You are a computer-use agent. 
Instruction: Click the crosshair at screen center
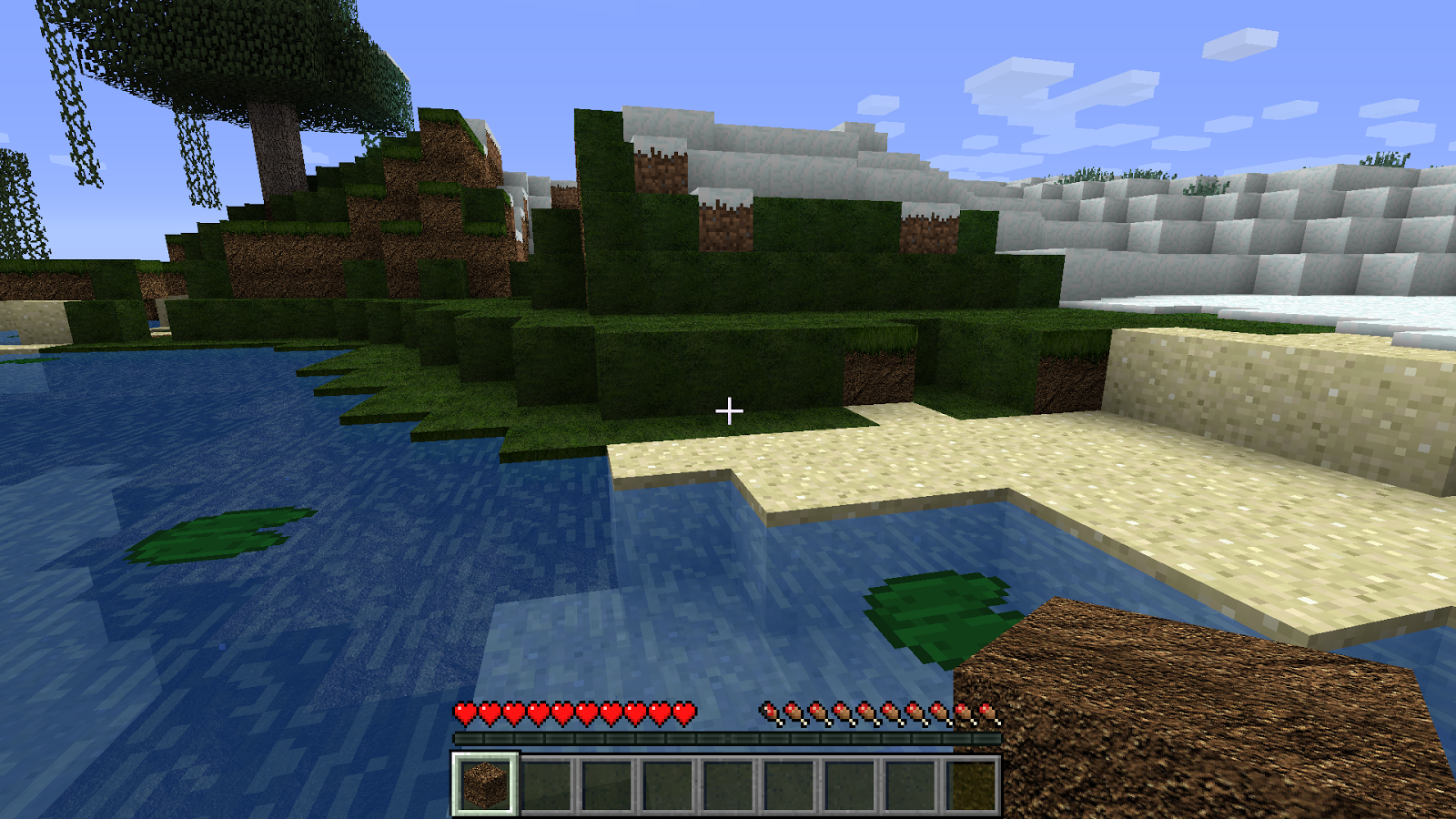pos(728,411)
